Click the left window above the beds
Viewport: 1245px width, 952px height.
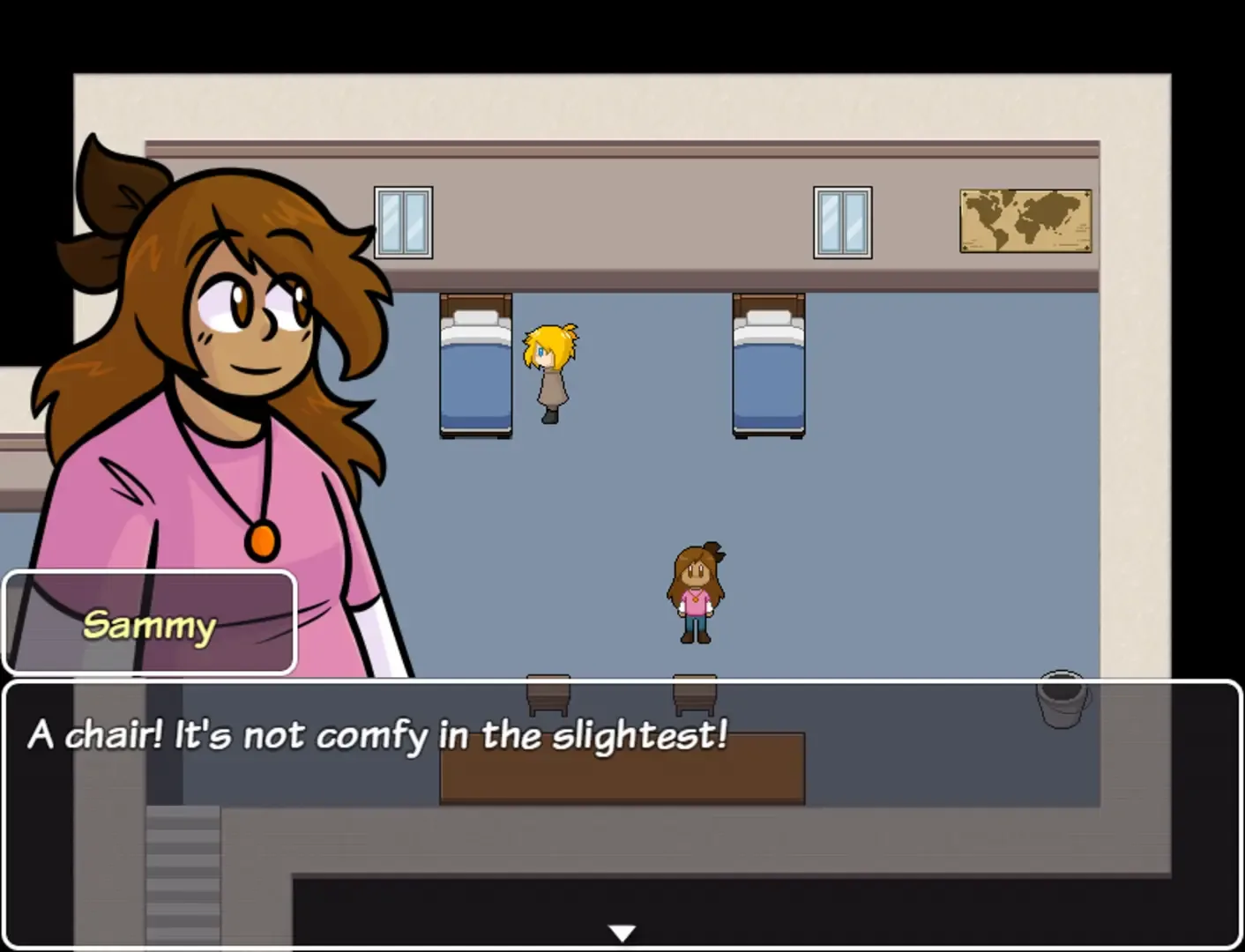tap(402, 220)
